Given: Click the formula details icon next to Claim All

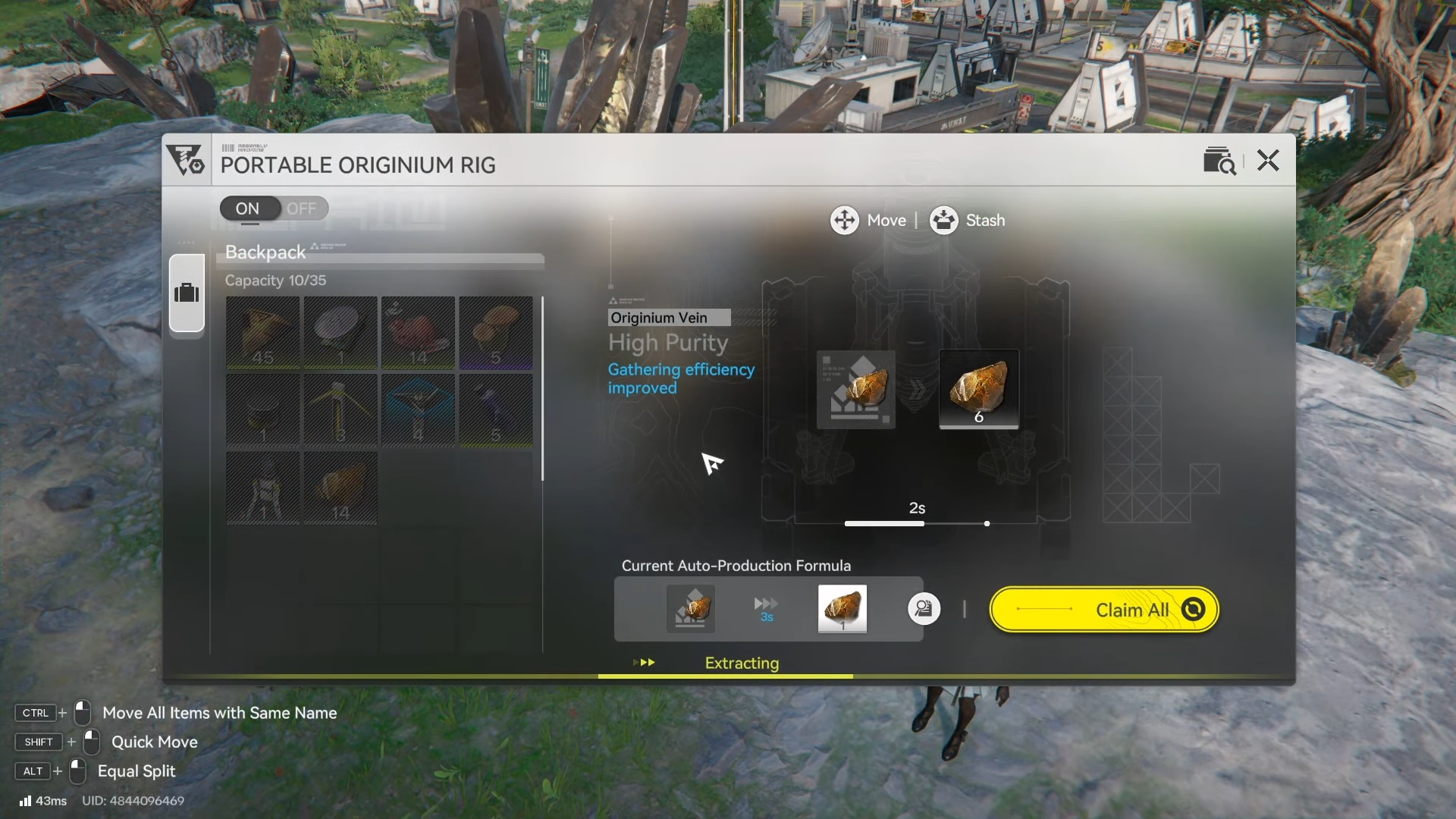Looking at the screenshot, I should 924,609.
